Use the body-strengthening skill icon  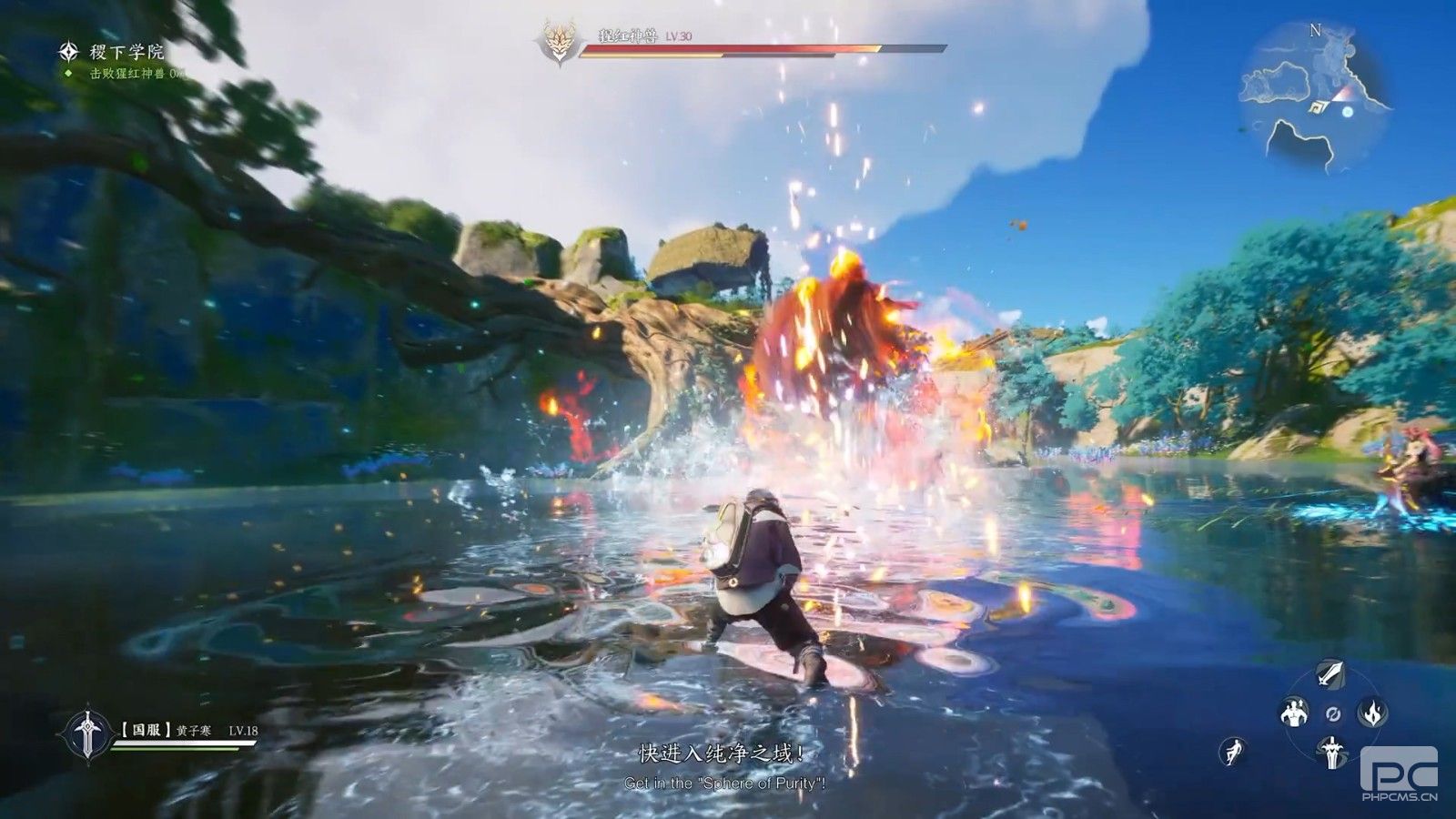point(1293,713)
